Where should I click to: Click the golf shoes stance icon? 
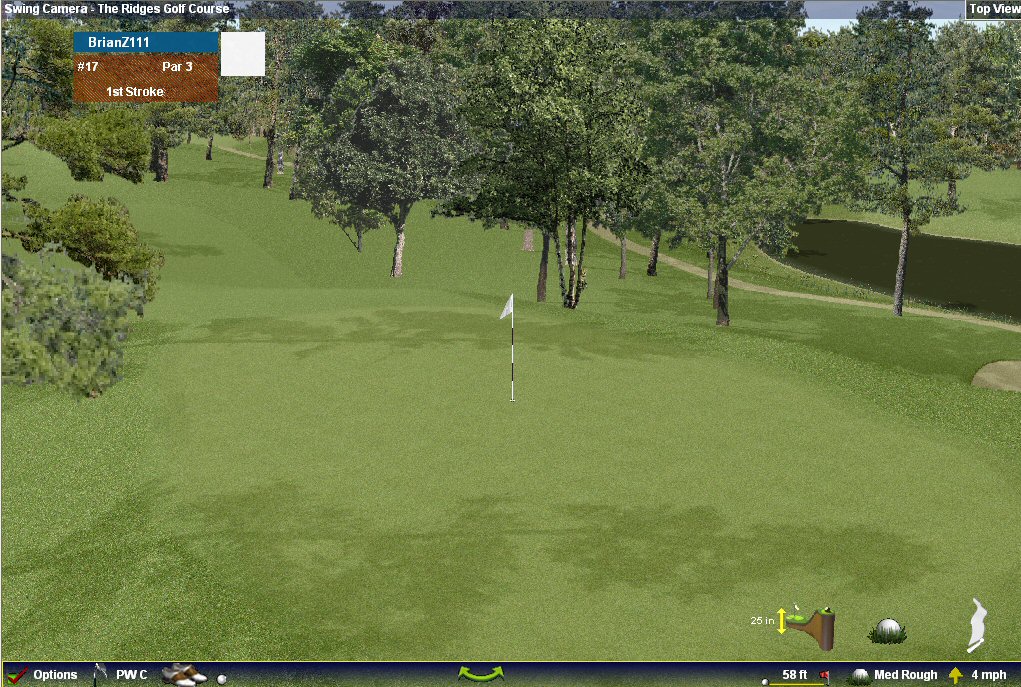tap(183, 675)
